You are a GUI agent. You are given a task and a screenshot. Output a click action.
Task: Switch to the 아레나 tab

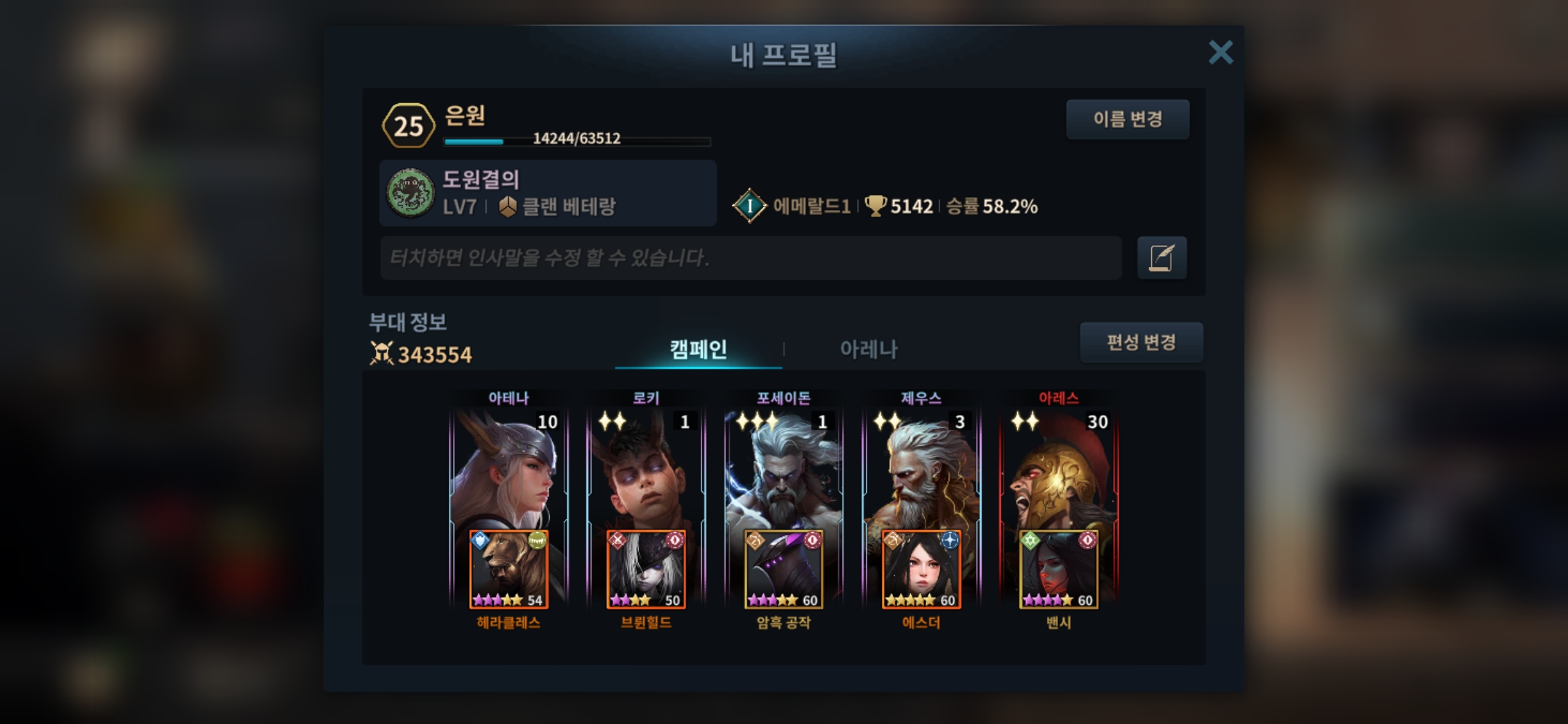tap(868, 349)
